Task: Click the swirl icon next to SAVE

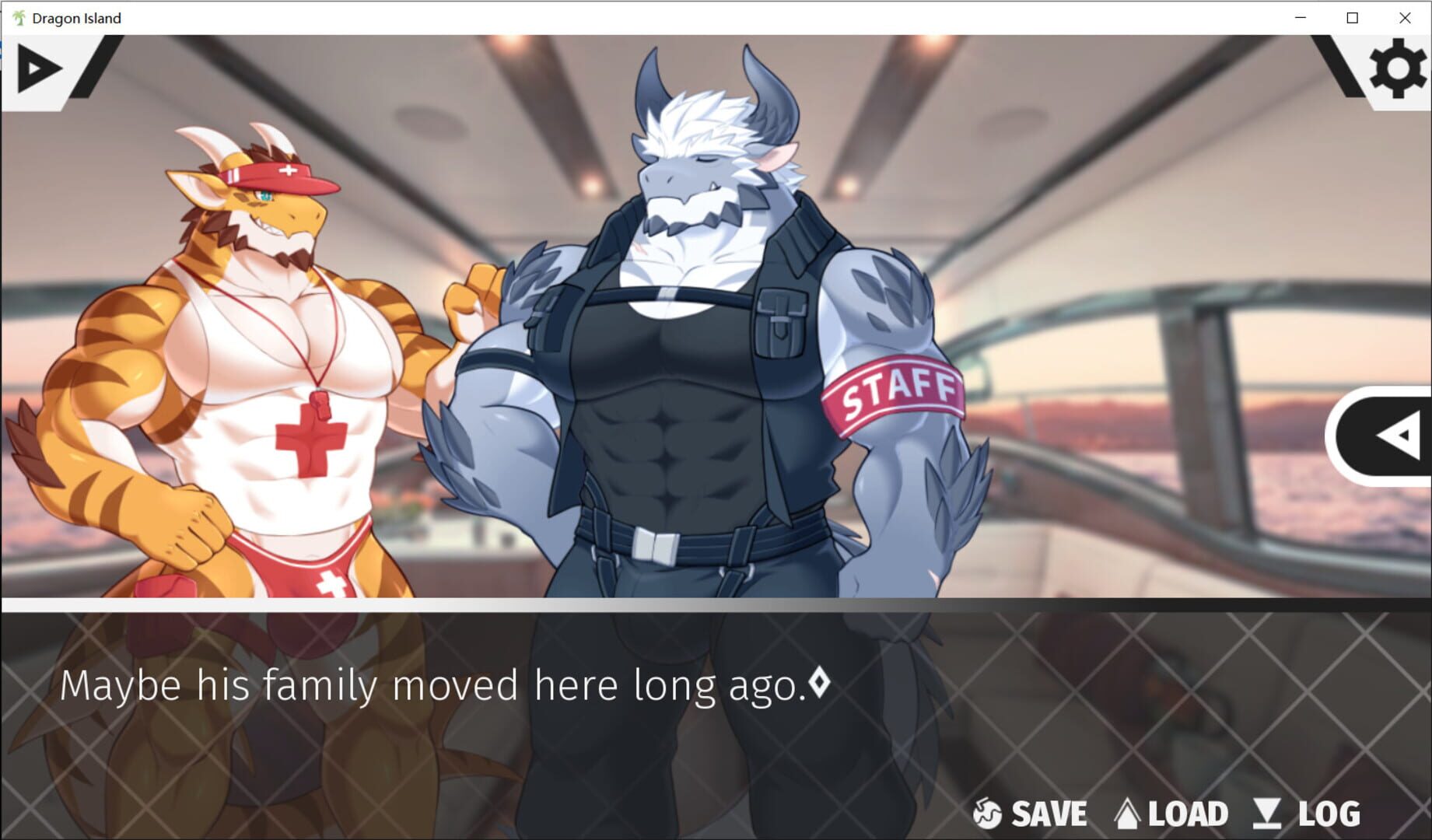Action: [x=986, y=814]
